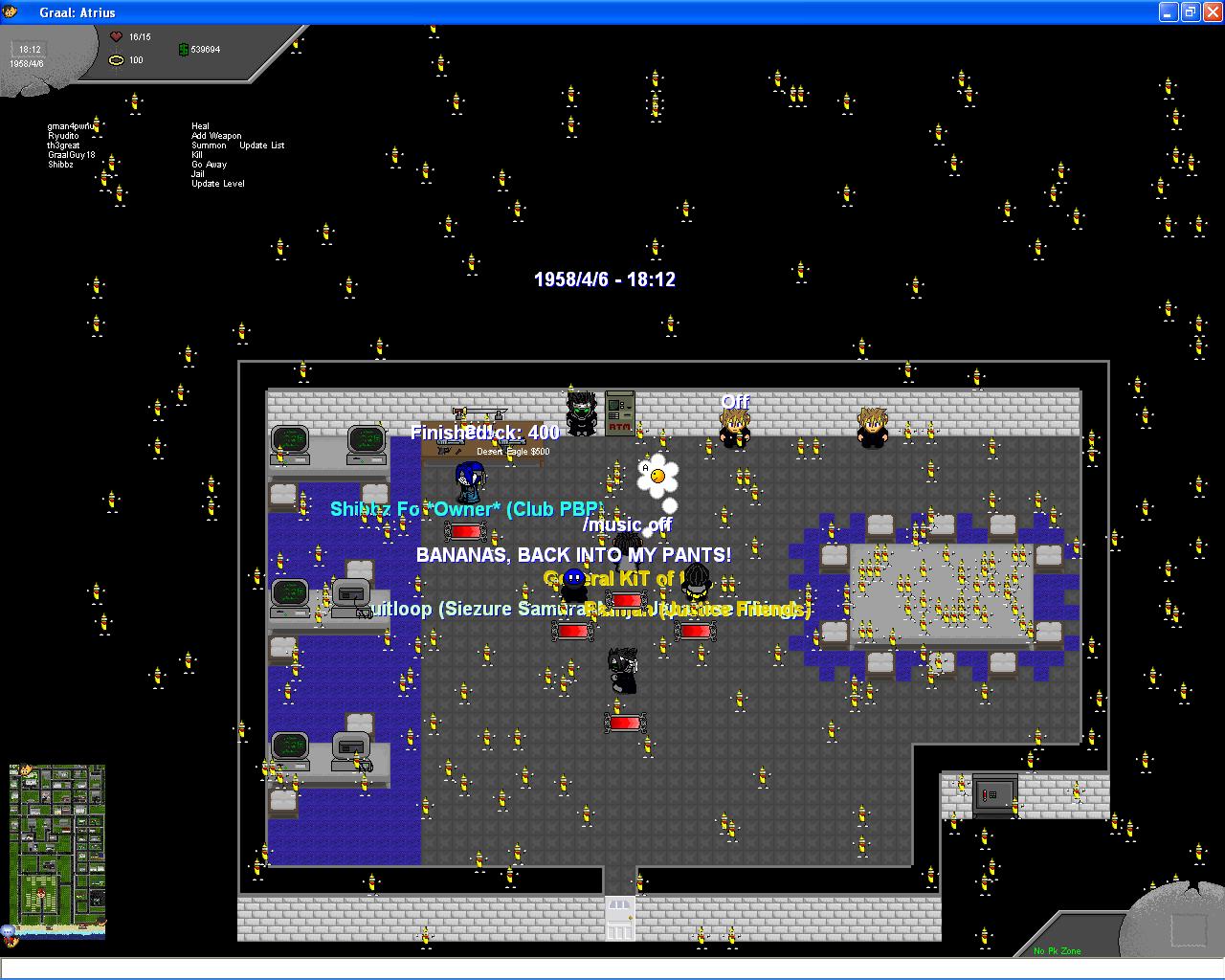Use the Heal admin command

click(x=200, y=126)
